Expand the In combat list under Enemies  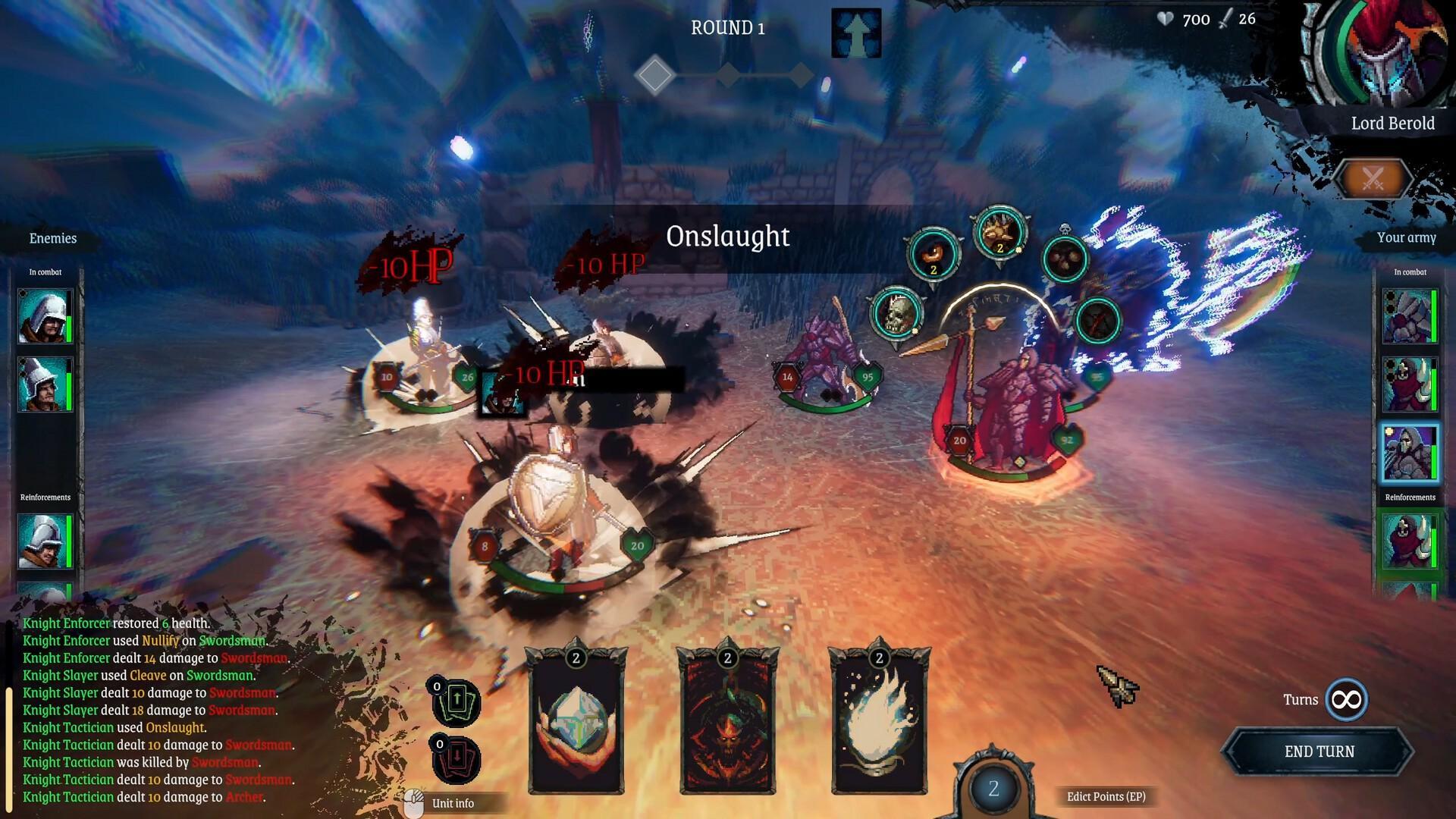(x=44, y=271)
